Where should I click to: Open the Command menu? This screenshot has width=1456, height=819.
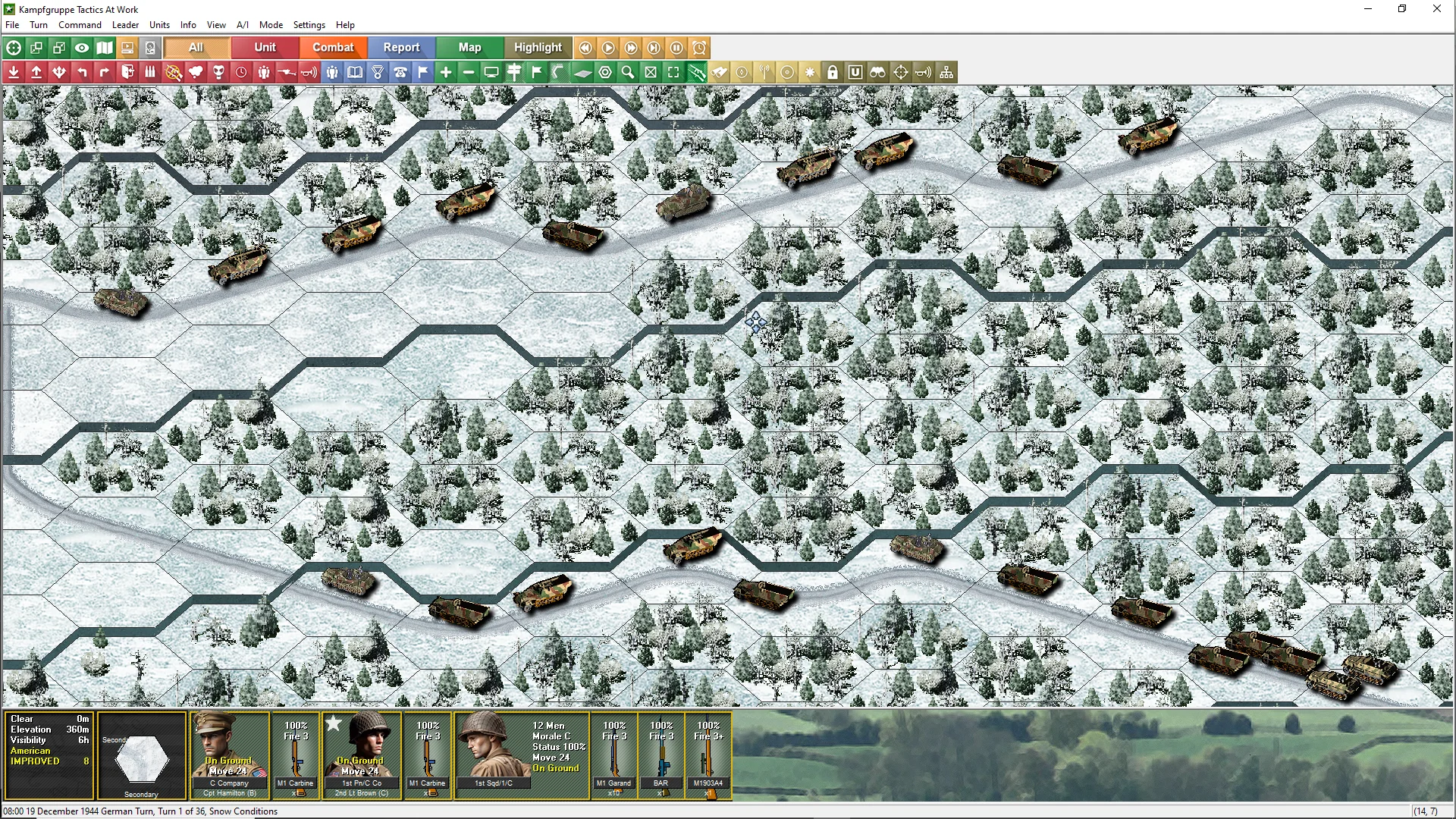point(80,25)
